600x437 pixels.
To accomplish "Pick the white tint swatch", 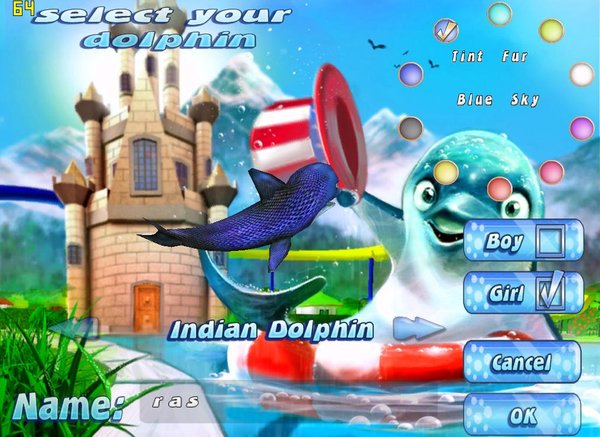I will point(581,74).
